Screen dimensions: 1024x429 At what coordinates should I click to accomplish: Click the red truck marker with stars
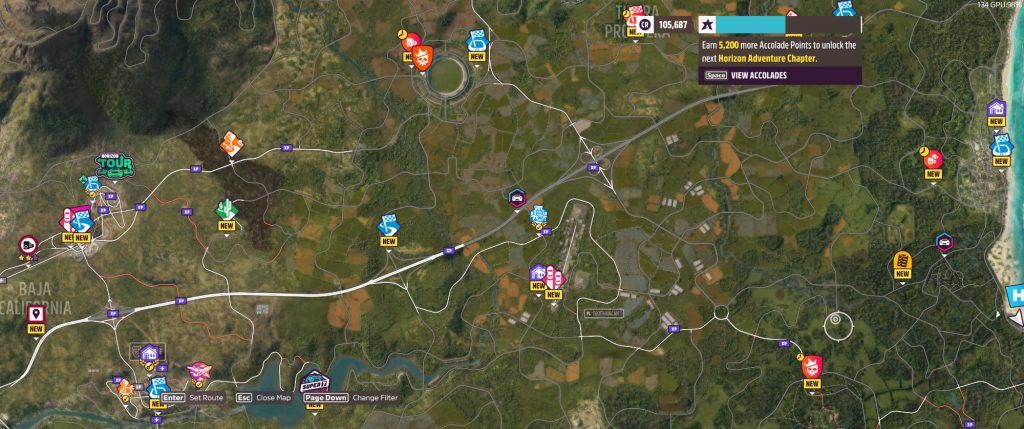[27, 244]
